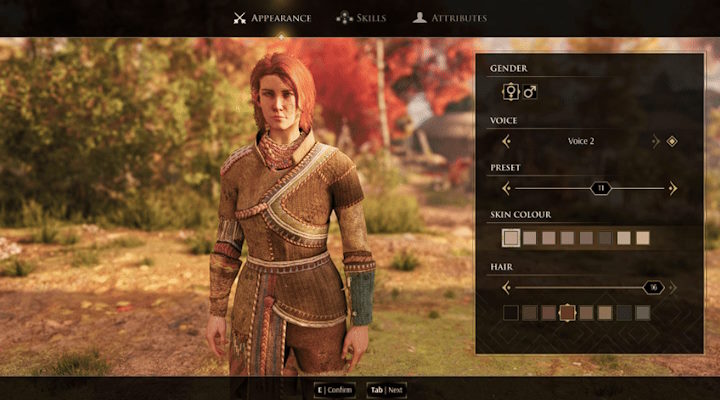The image size is (720, 400).
Task: Click the right arrow of the Hair slider
Action: pos(673,287)
